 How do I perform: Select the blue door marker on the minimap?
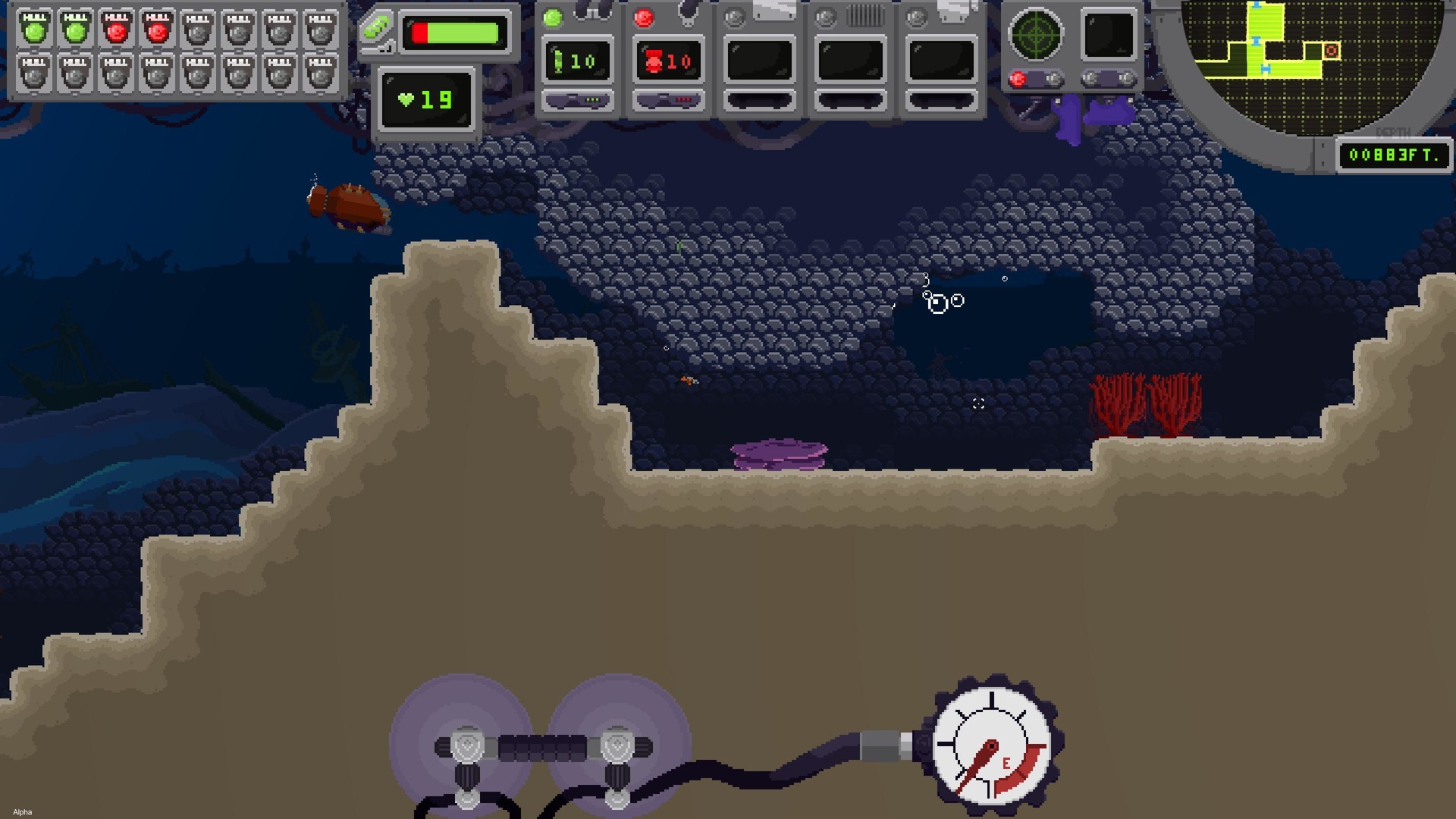coord(1257,41)
